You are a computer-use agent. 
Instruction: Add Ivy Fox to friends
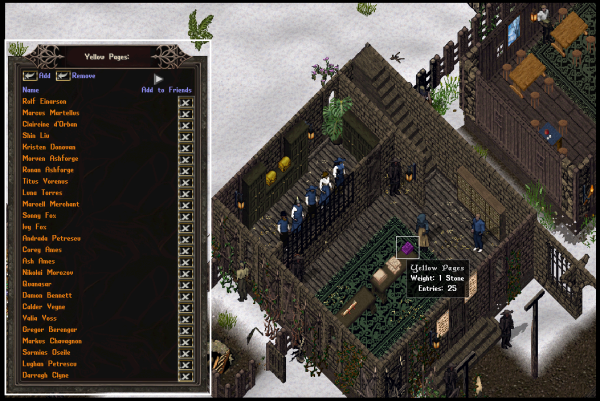(185, 226)
